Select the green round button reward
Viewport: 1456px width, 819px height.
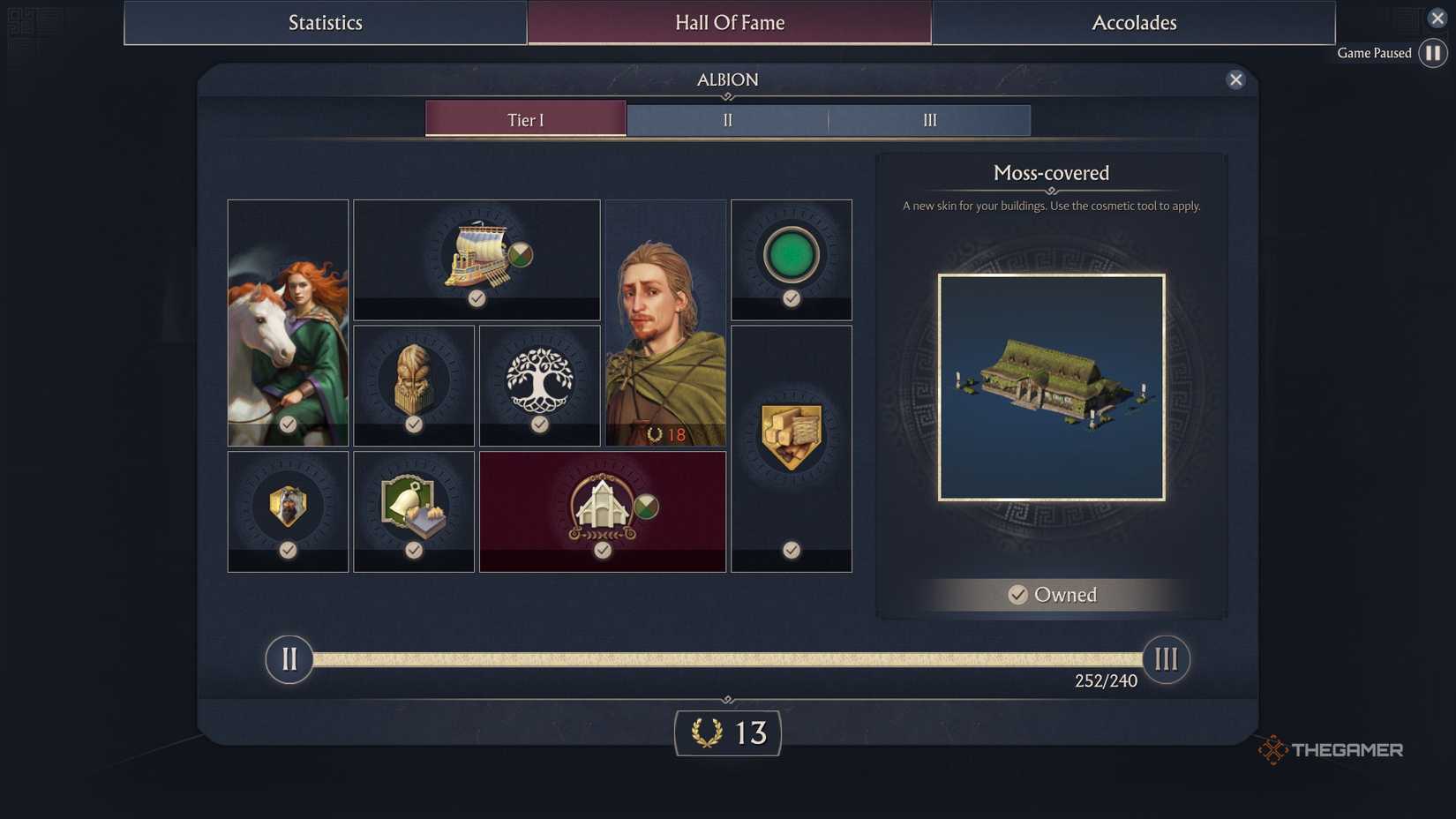point(791,256)
